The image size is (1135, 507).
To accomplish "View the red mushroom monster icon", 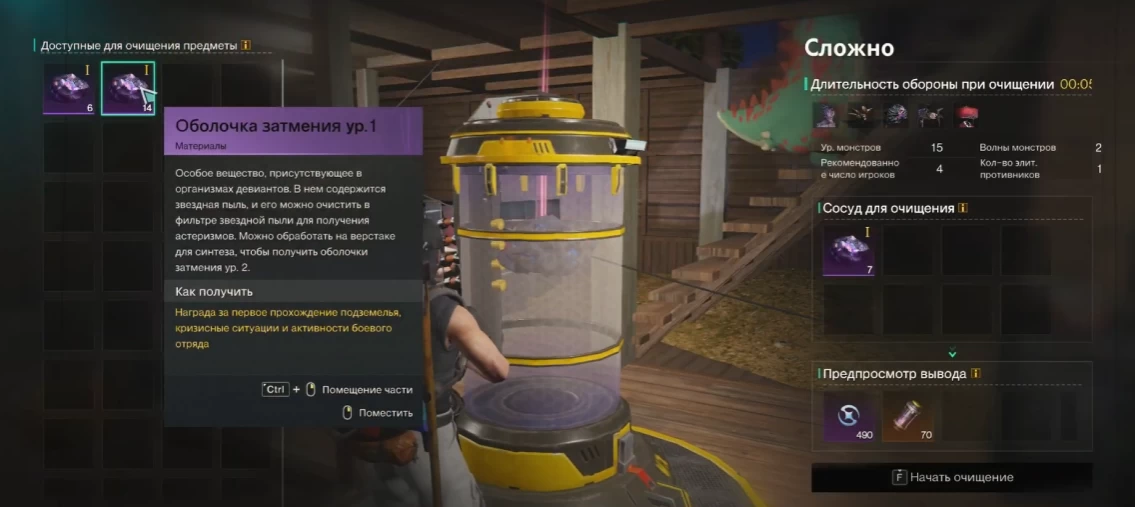I will tap(966, 115).
